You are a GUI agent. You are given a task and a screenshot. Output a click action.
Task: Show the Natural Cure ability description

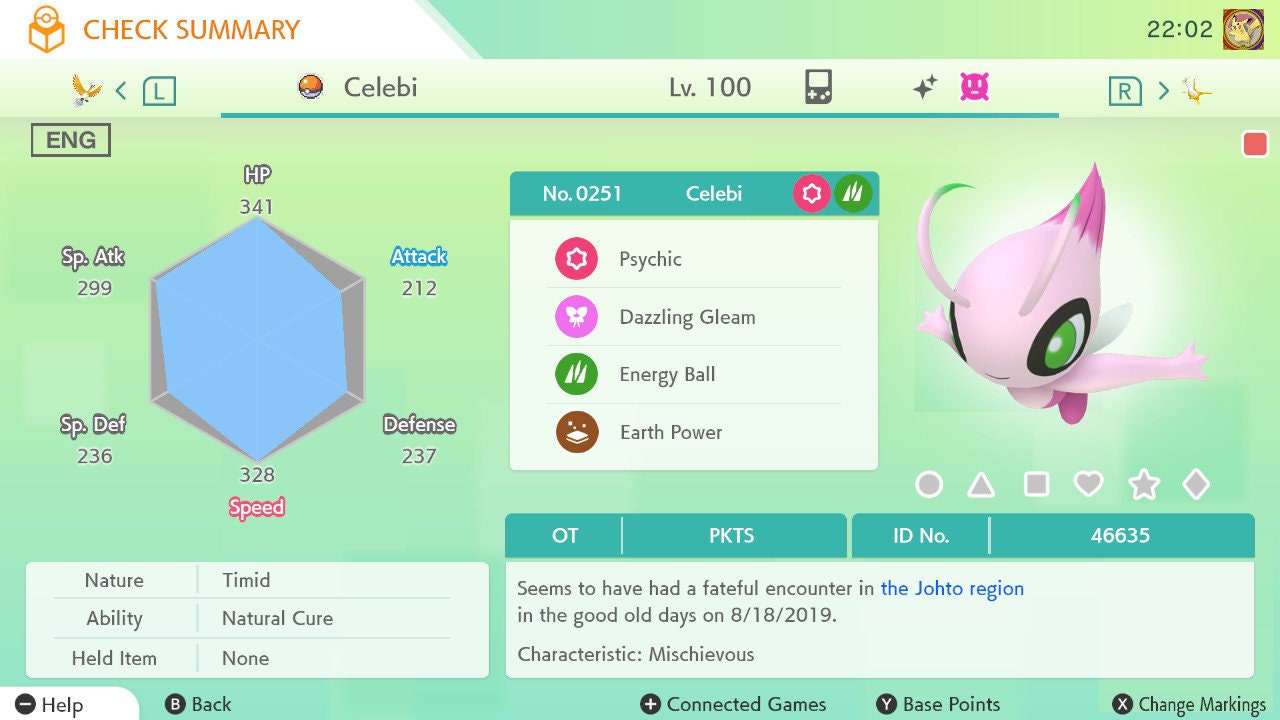(x=277, y=619)
